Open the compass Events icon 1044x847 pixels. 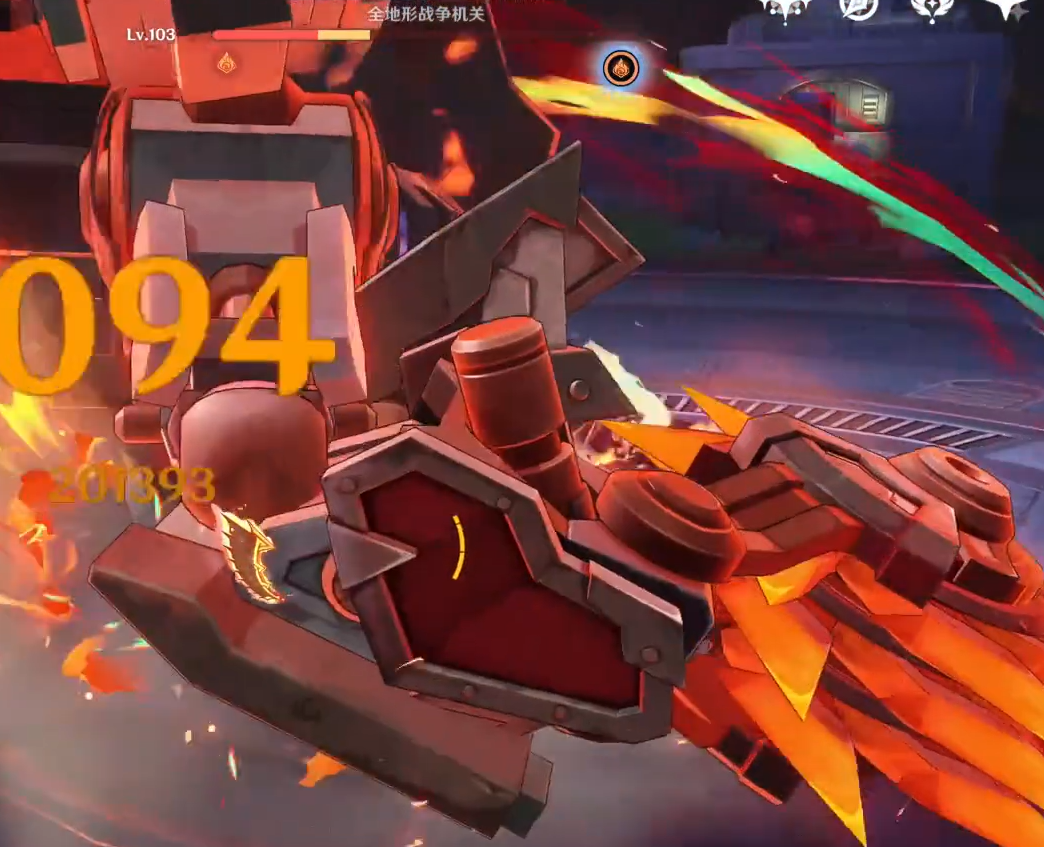[858, 8]
